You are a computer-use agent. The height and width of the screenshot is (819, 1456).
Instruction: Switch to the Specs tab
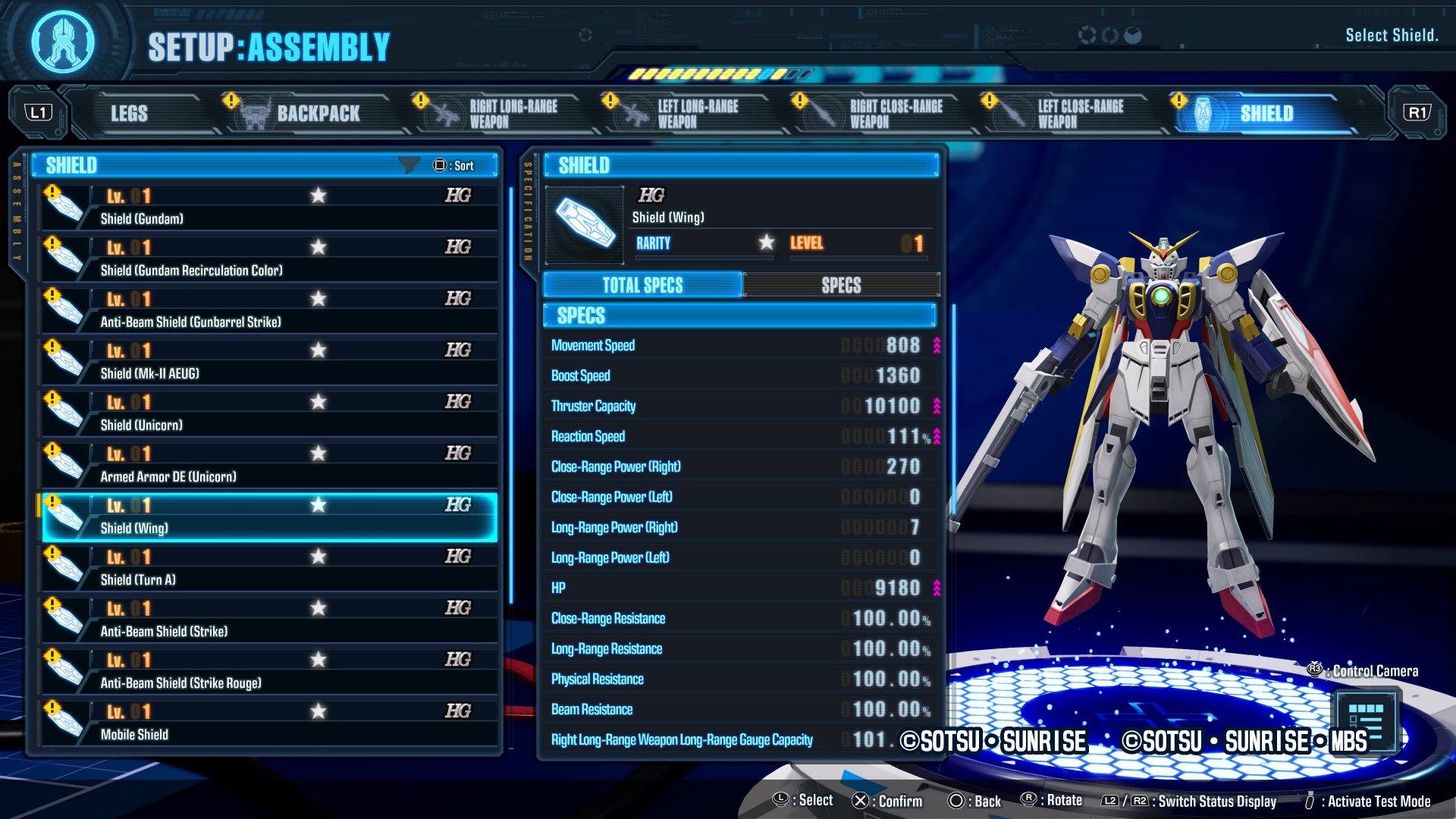[x=841, y=285]
